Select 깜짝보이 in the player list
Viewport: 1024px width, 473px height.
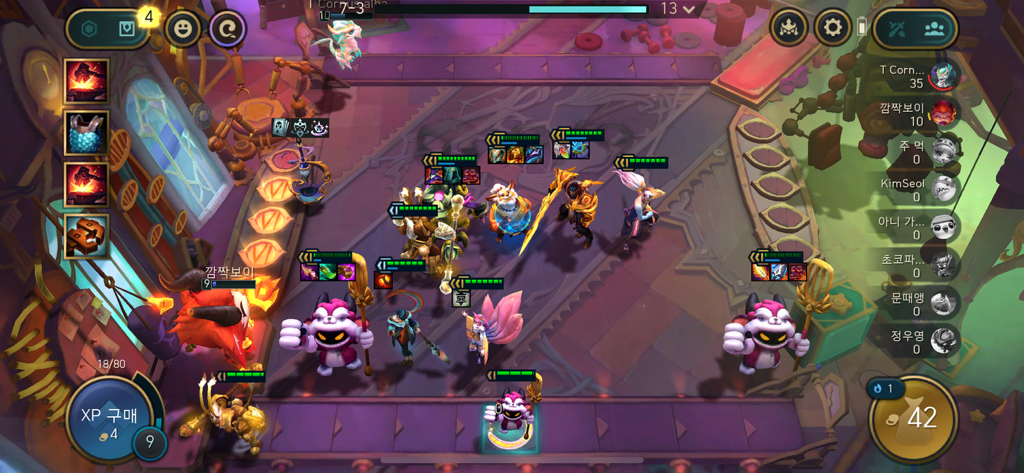coord(940,113)
